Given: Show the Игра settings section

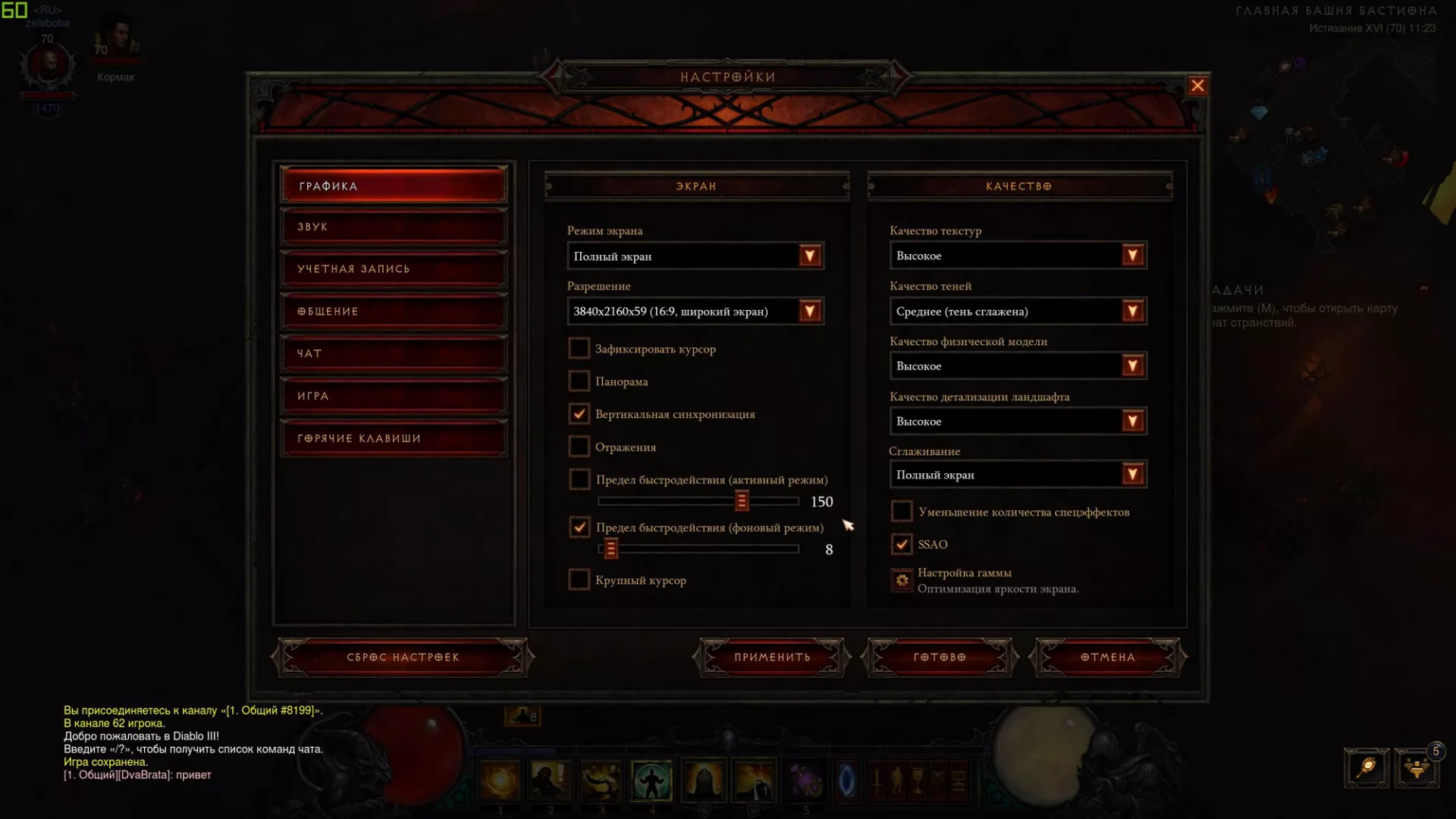Looking at the screenshot, I should [394, 396].
